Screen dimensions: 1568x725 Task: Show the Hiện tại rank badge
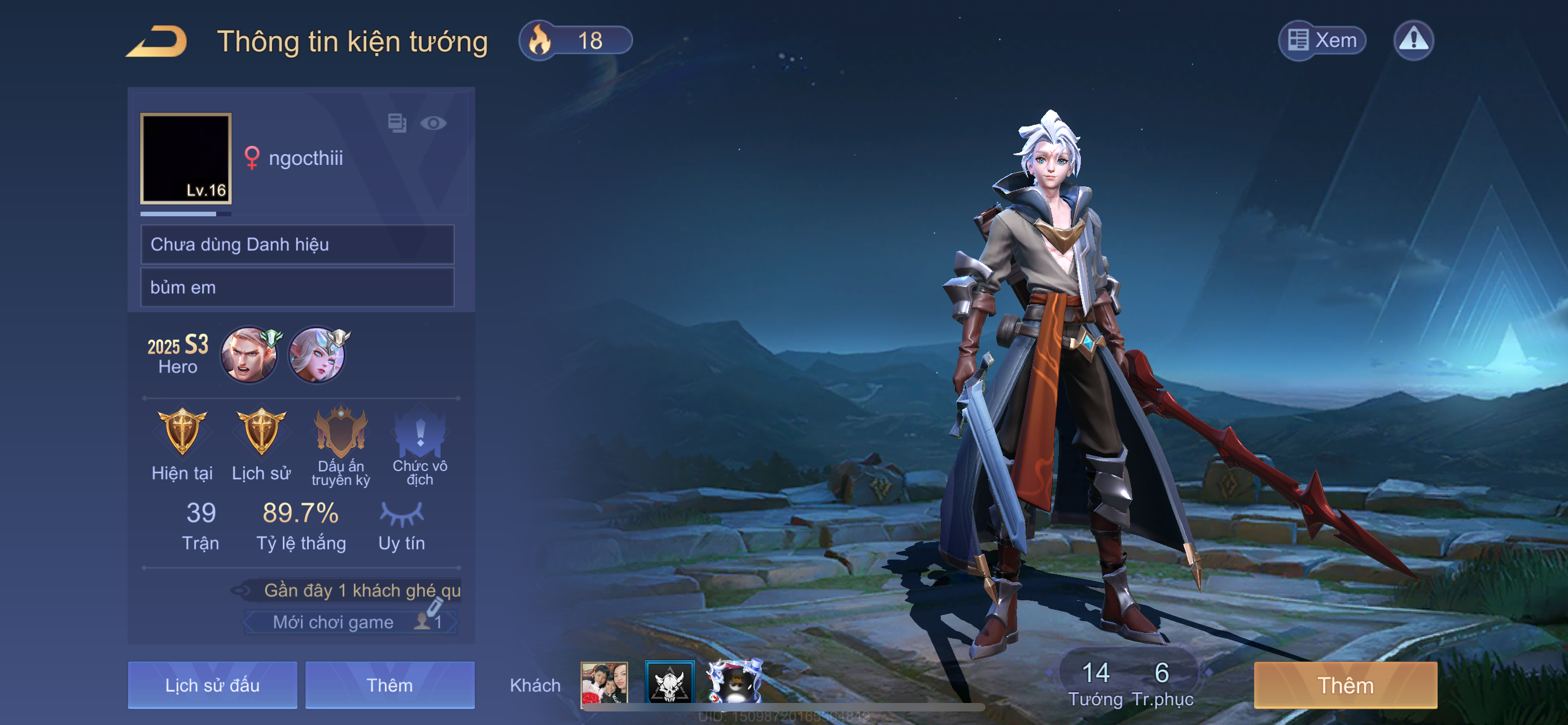182,432
